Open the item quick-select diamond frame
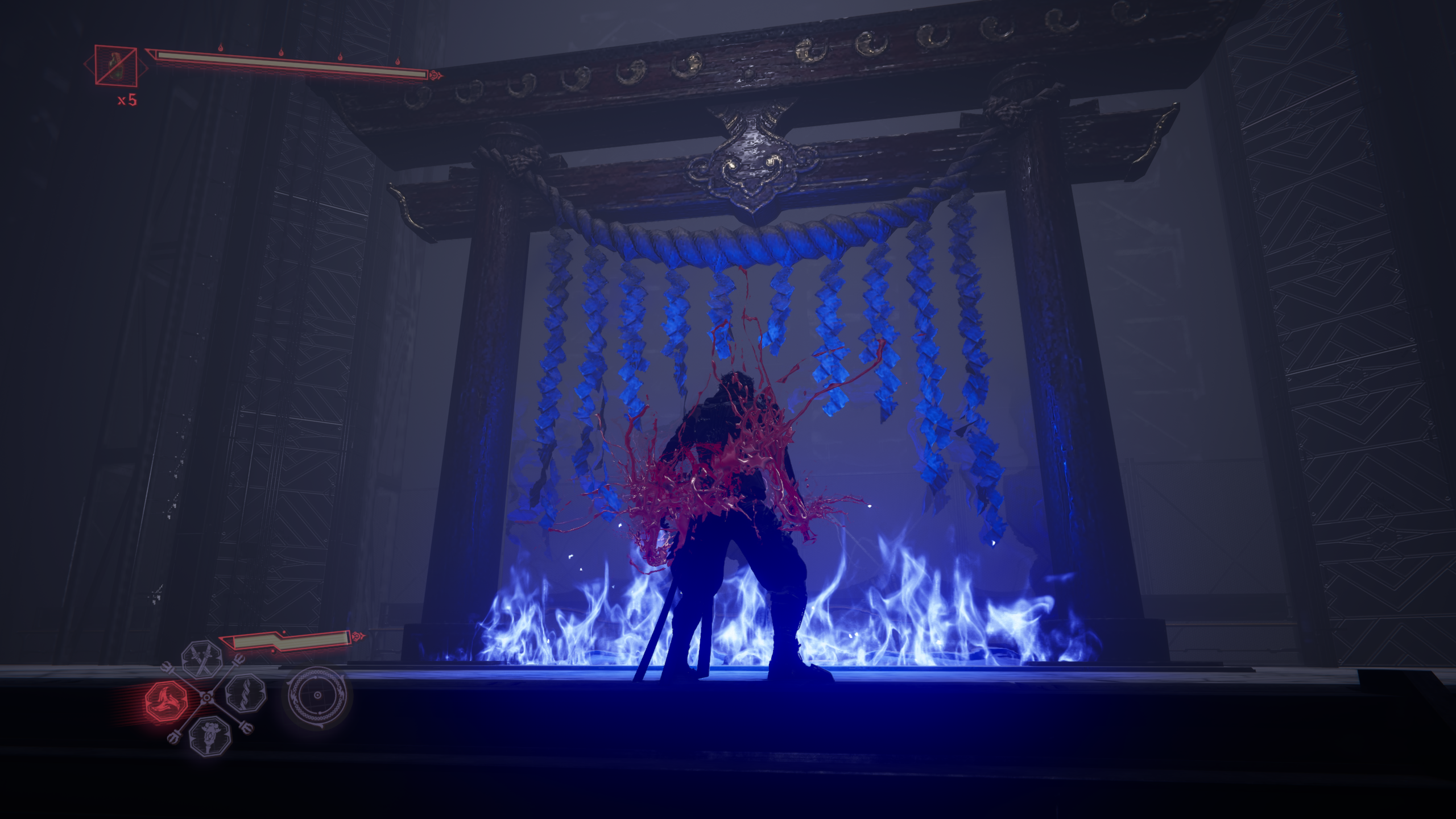The image size is (1456, 819). click(x=116, y=67)
